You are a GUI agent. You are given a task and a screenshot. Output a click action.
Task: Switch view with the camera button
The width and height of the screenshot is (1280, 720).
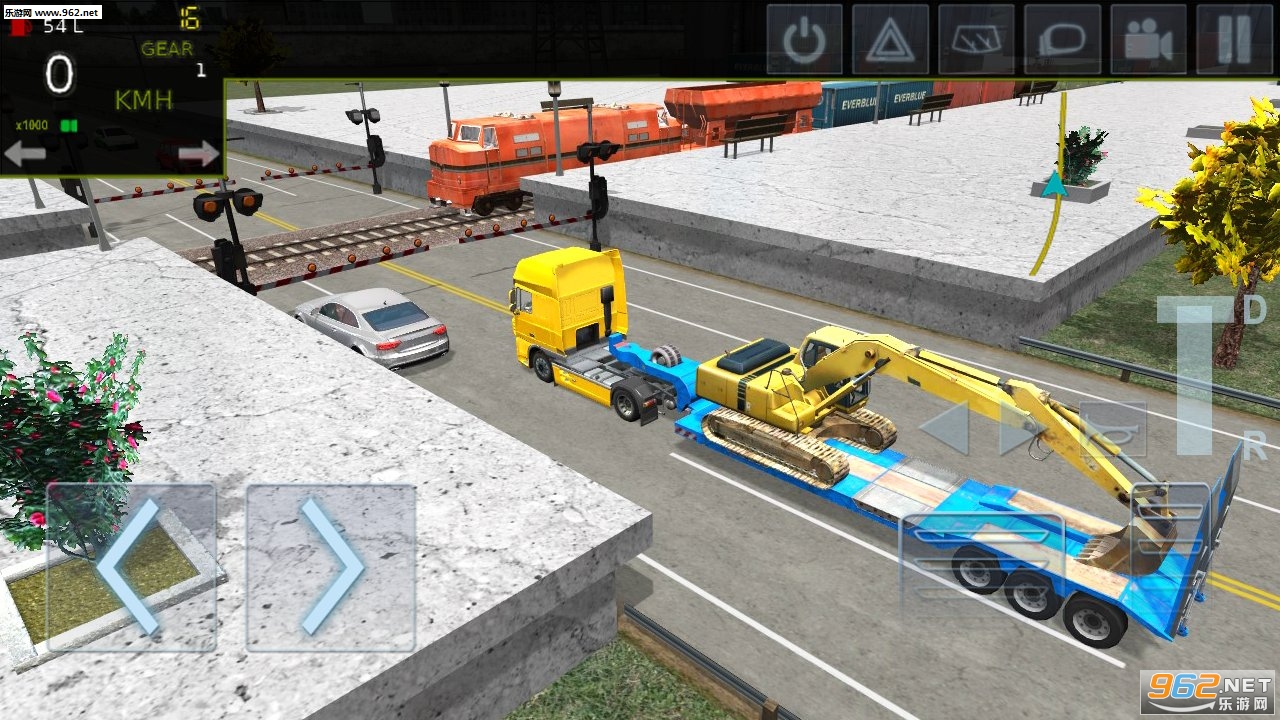(1148, 40)
